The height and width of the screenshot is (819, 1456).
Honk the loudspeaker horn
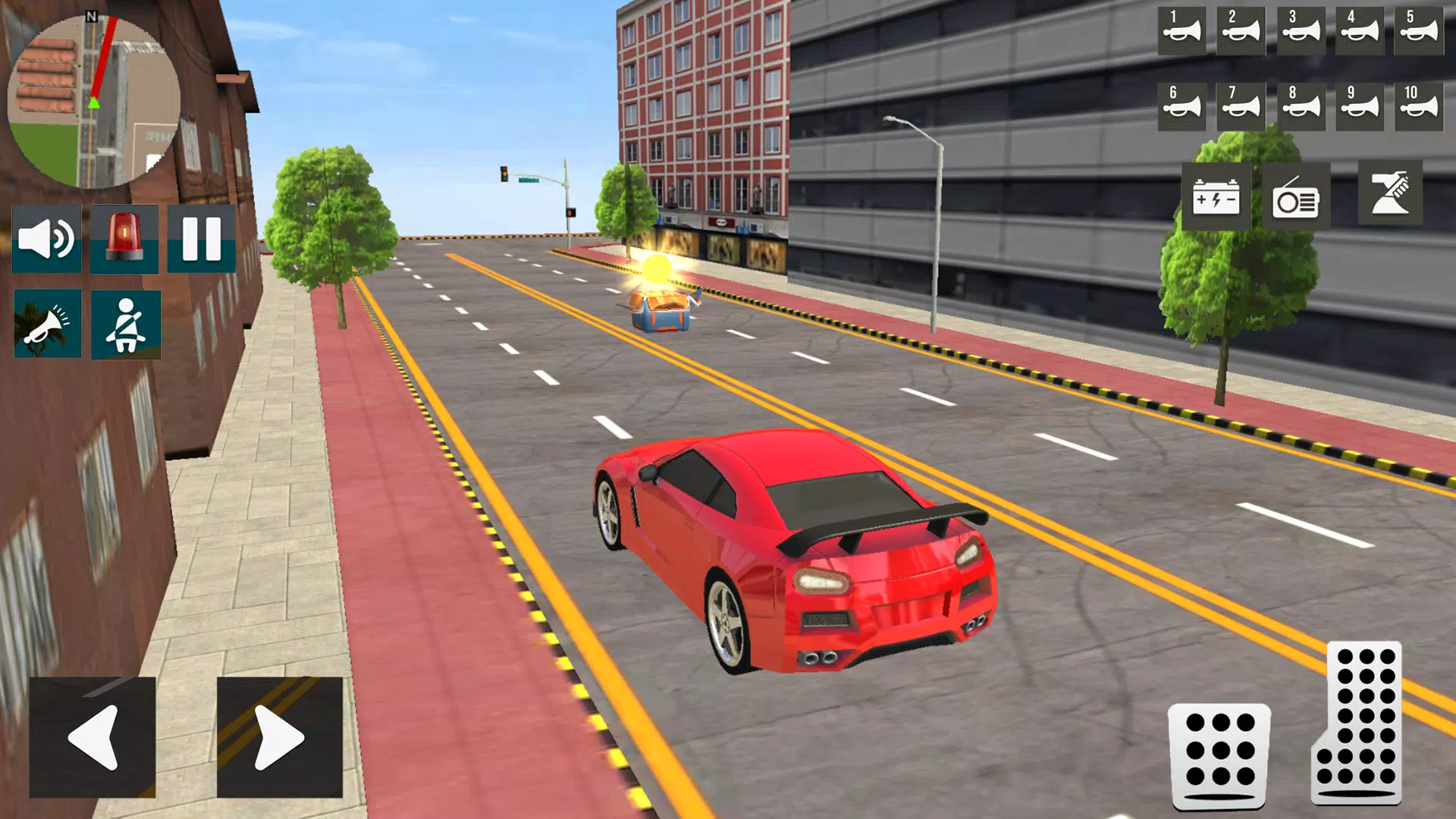coord(46,324)
